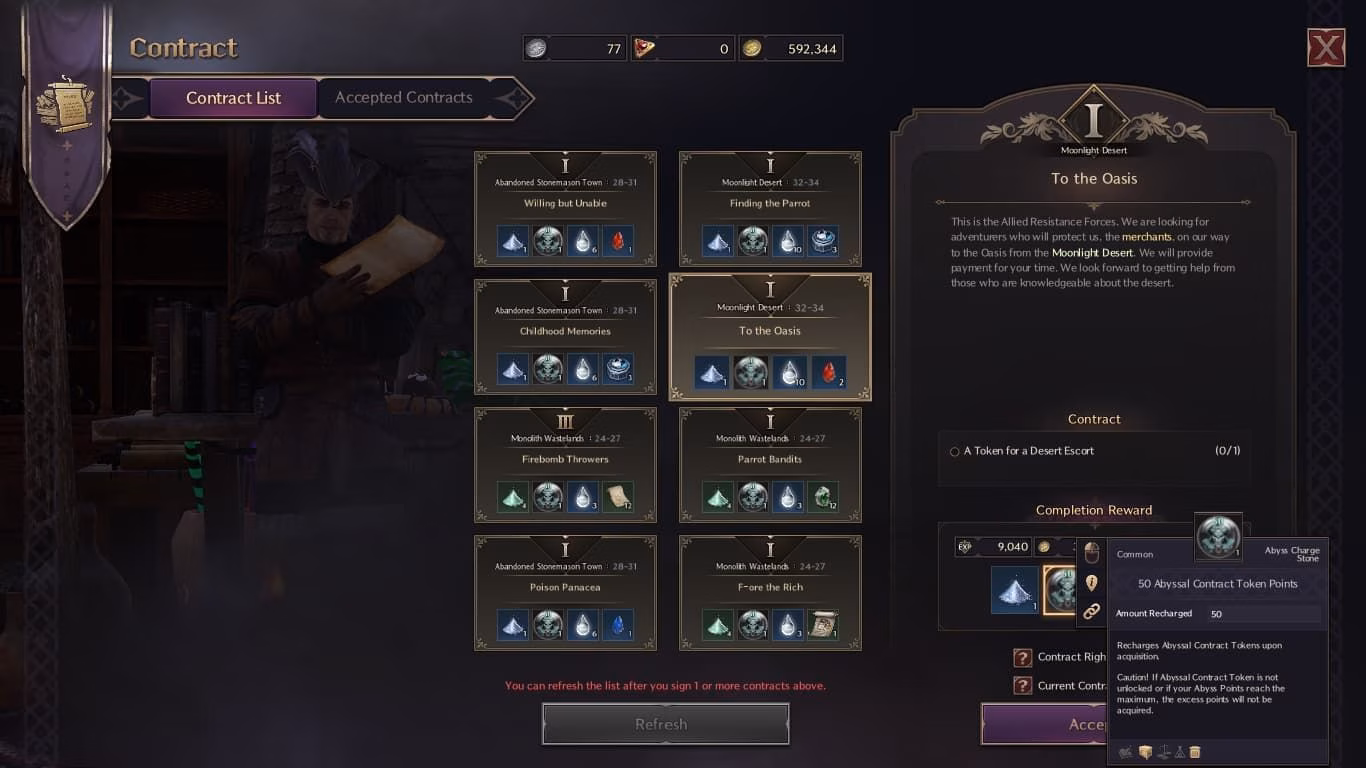Select the Firebomb Throwers contract card
The width and height of the screenshot is (1366, 768).
pyautogui.click(x=565, y=464)
